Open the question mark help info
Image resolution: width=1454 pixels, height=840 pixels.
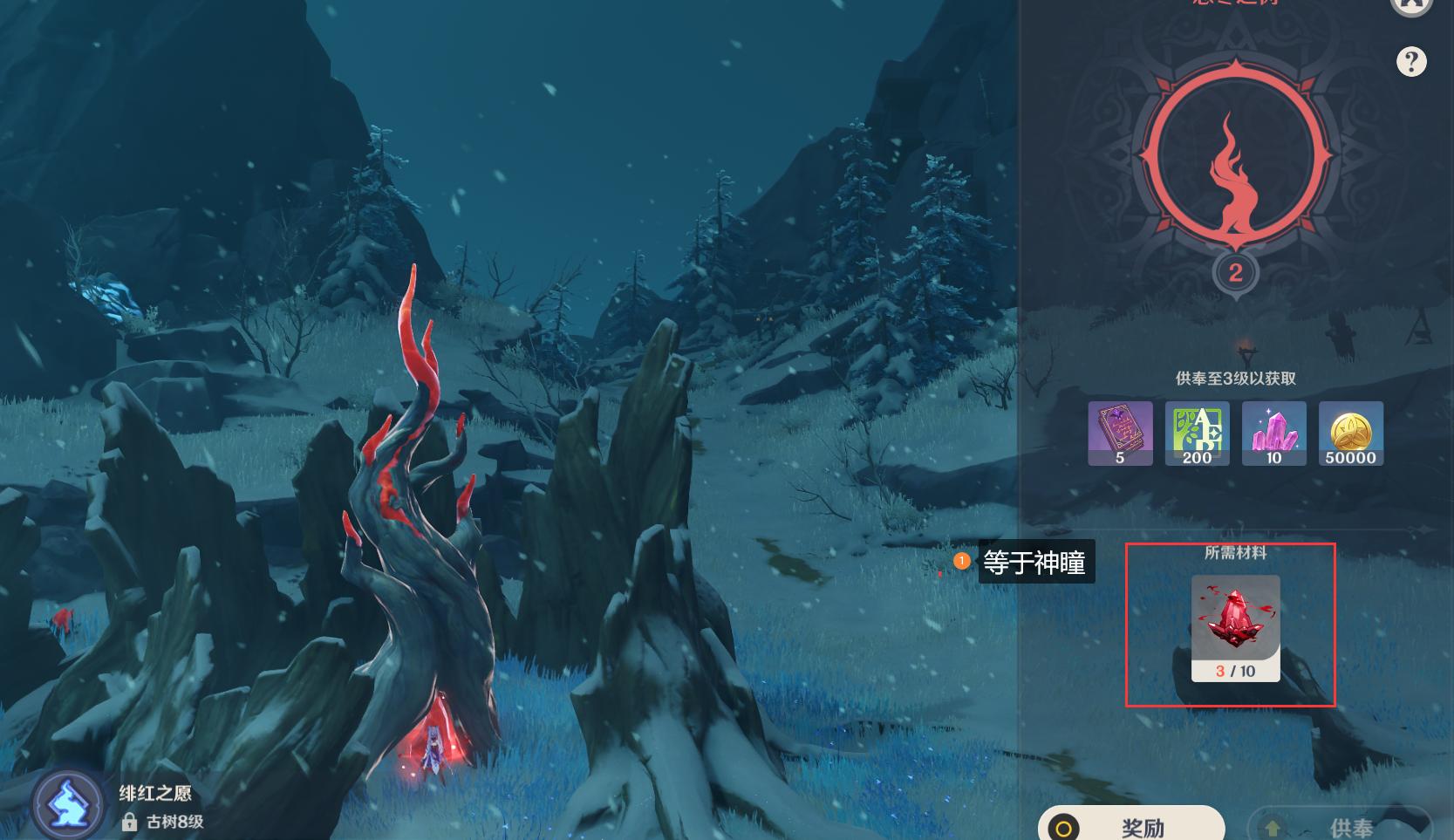pyautogui.click(x=1410, y=62)
